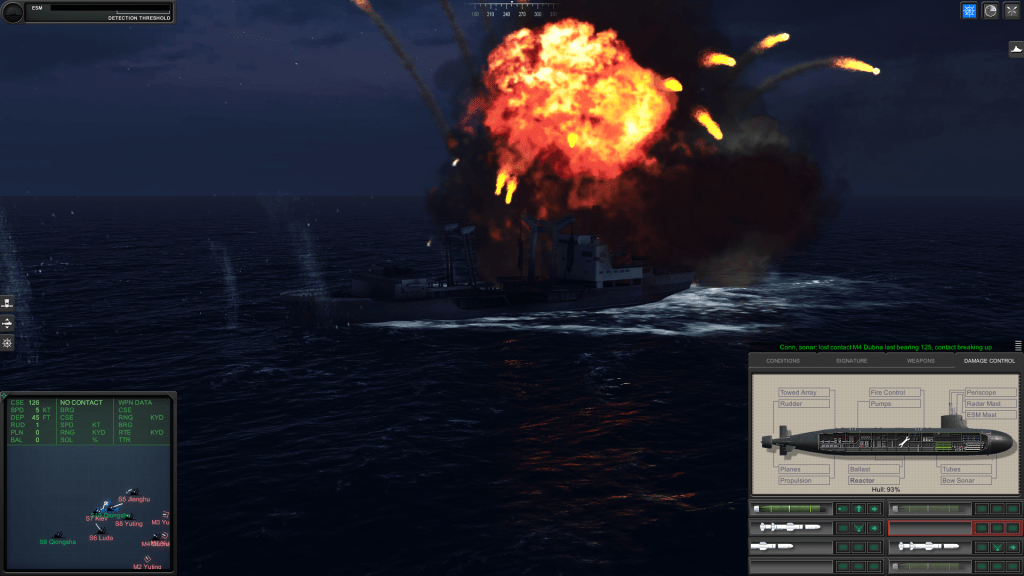The height and width of the screenshot is (576, 1024).
Task: Choose the Fire Control system label
Action: coord(890,393)
